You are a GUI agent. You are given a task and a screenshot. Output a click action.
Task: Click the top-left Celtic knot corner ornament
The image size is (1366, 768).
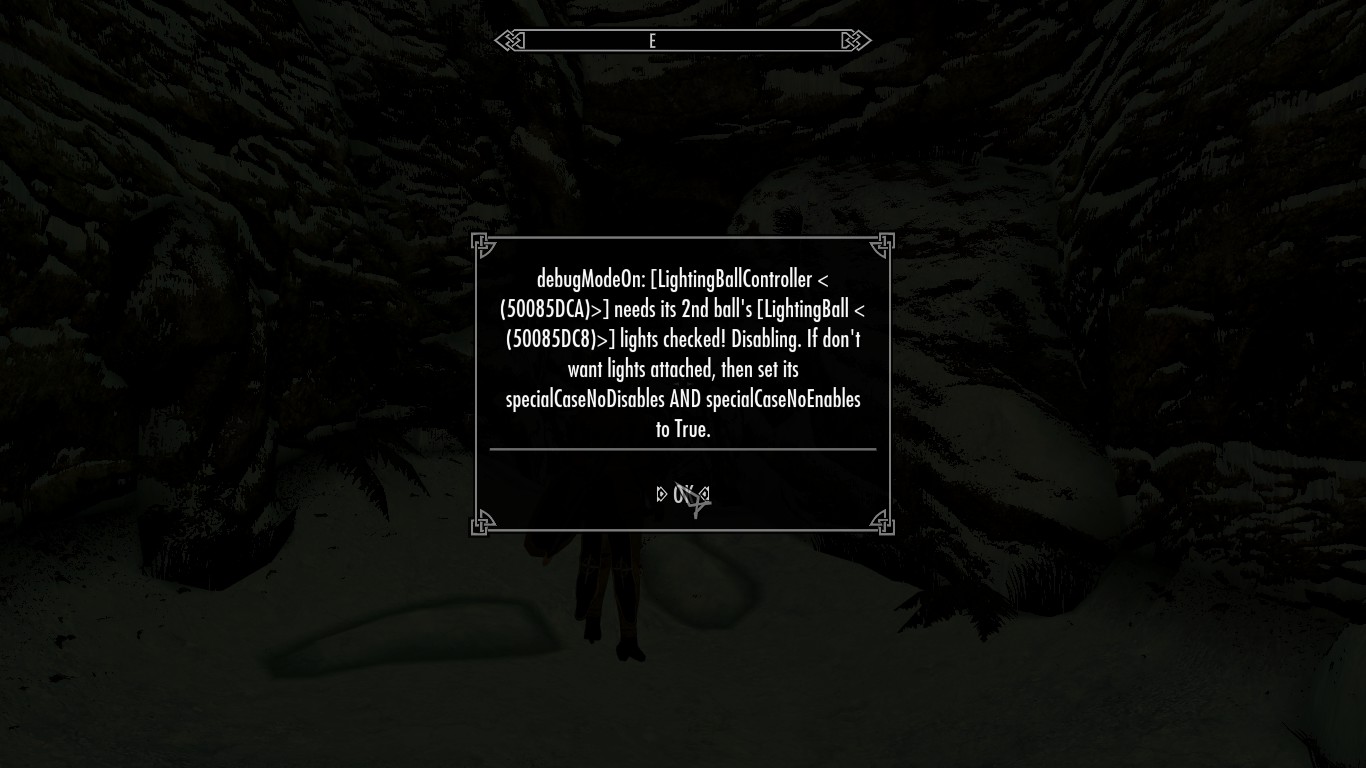pyautogui.click(x=481, y=243)
